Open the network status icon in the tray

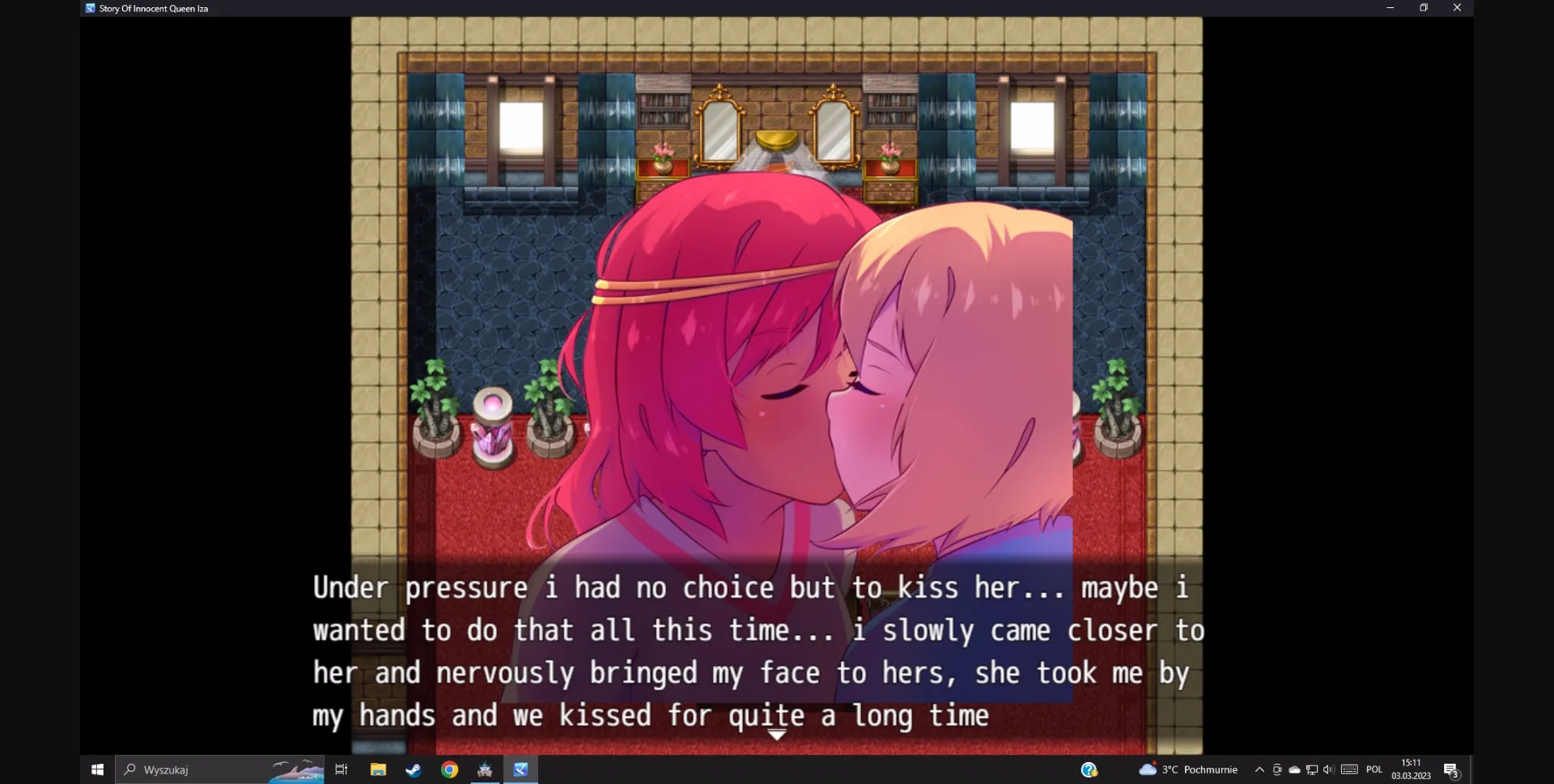coord(1313,769)
